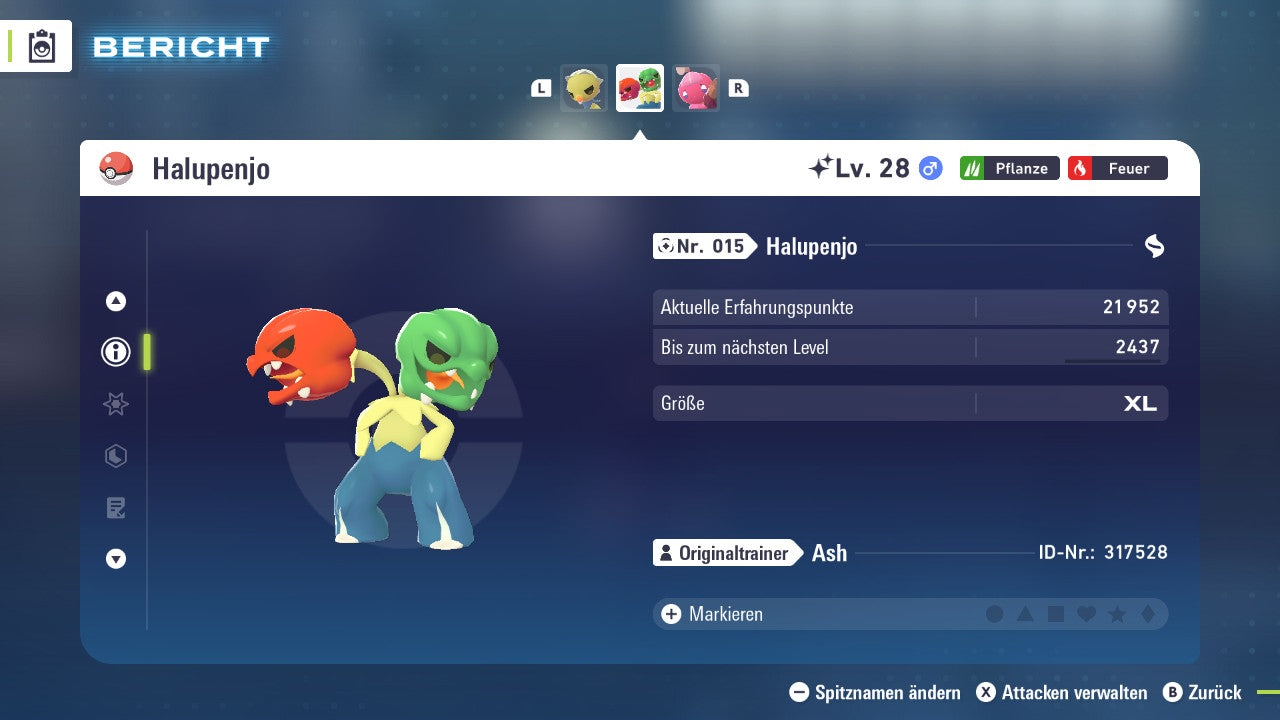Select the pink Pokémon thumbnail at the top
1280x720 pixels.
click(695, 88)
